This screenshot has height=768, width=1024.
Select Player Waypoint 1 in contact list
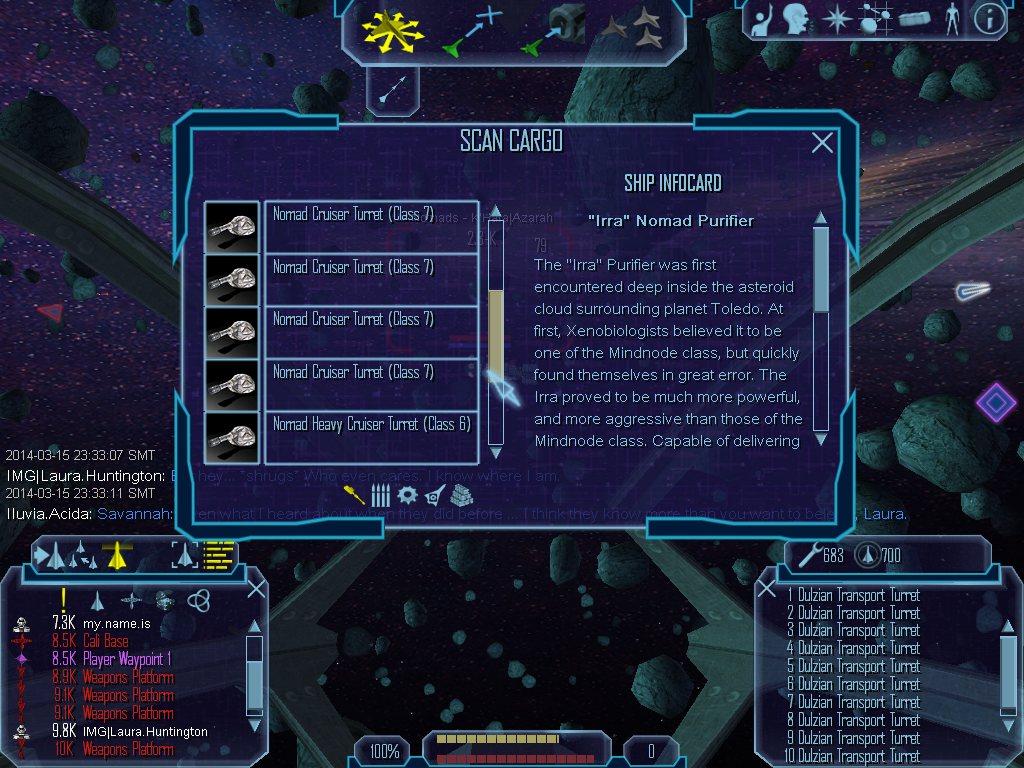127,659
